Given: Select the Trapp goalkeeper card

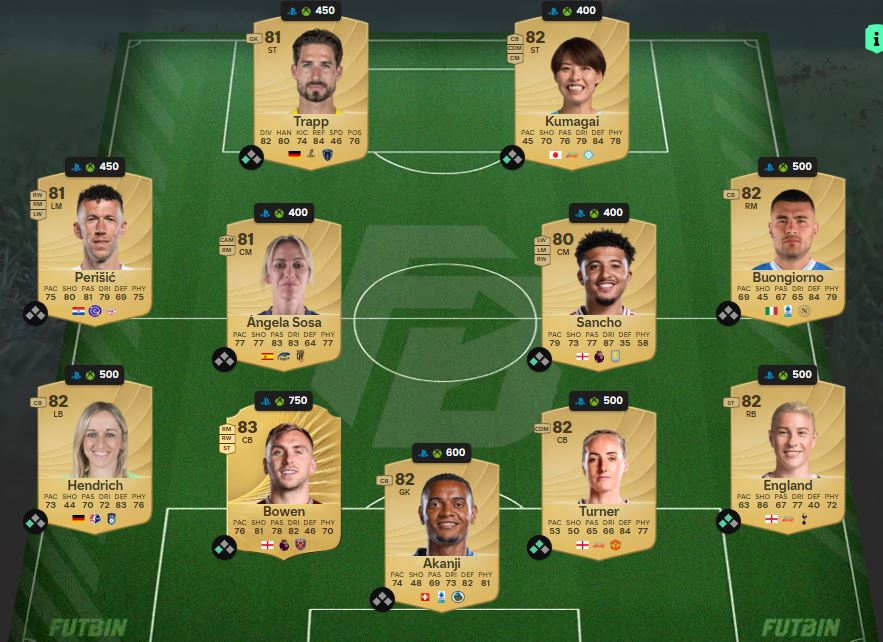Looking at the screenshot, I should click(x=310, y=90).
